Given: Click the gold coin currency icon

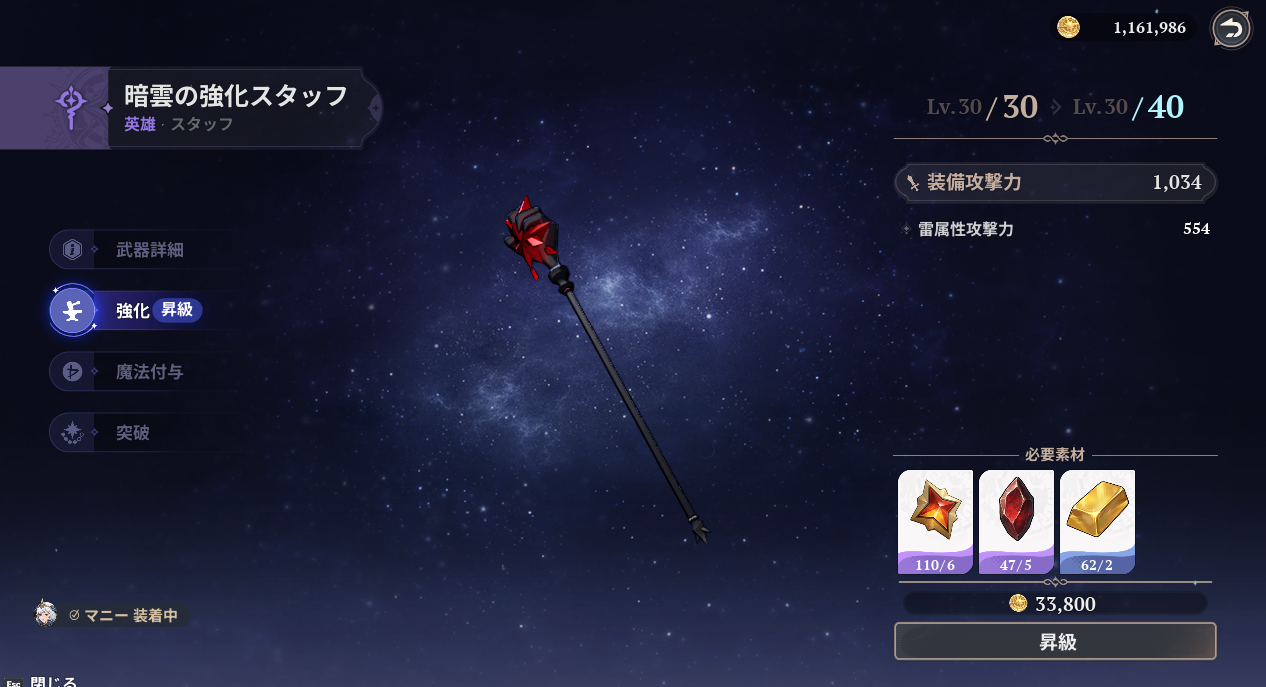Looking at the screenshot, I should (1068, 28).
